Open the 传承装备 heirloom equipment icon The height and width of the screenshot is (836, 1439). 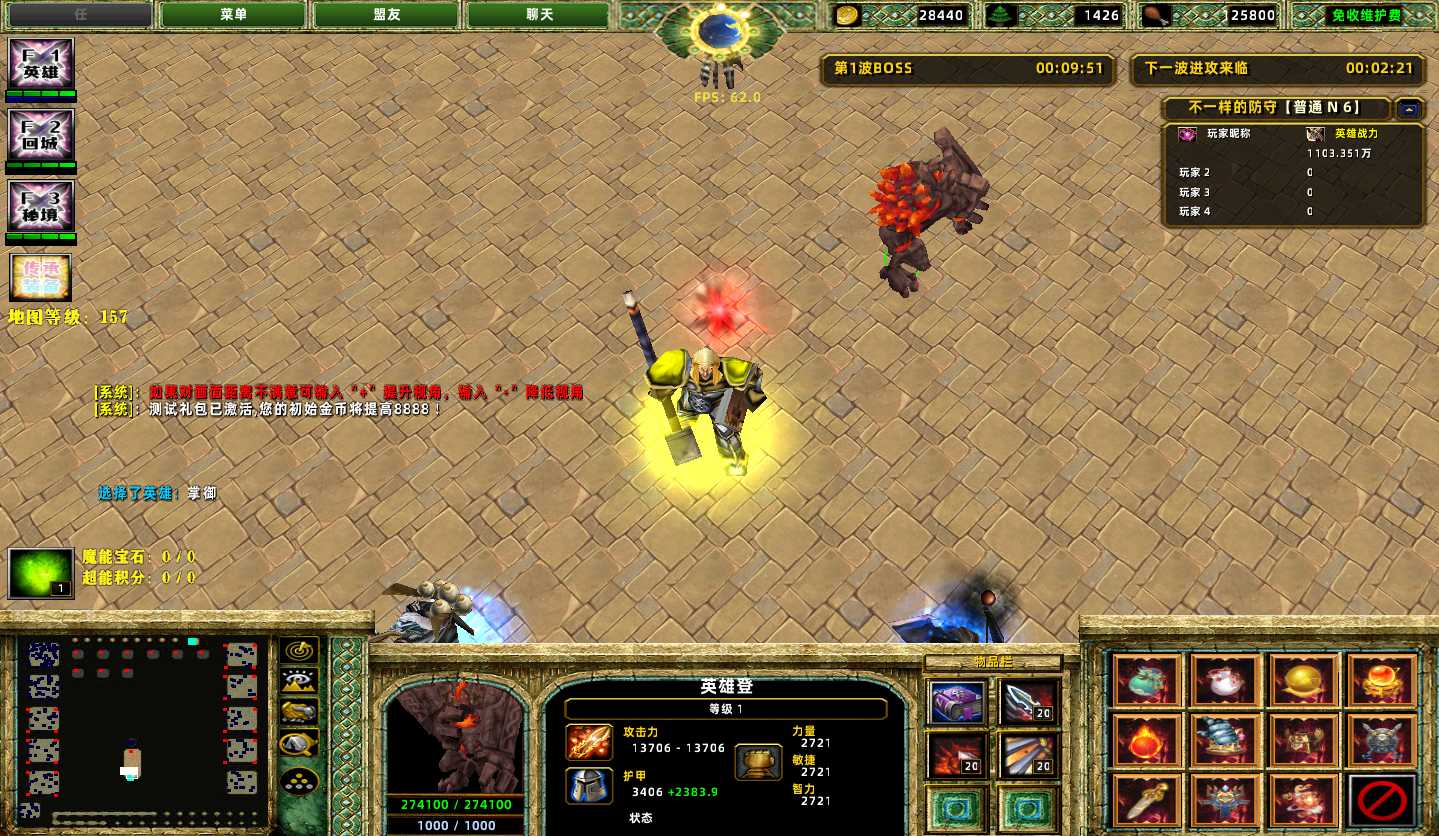pos(40,277)
